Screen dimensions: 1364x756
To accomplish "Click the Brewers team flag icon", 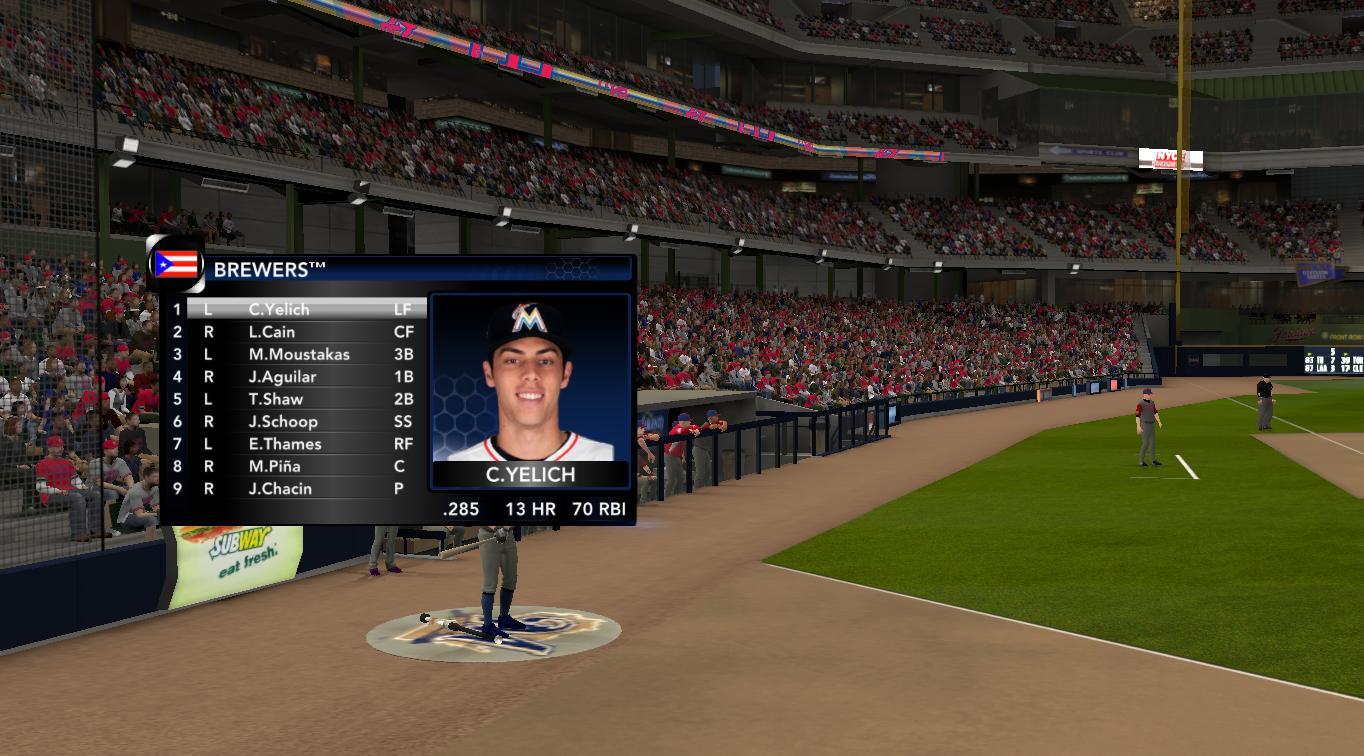I will (x=177, y=265).
